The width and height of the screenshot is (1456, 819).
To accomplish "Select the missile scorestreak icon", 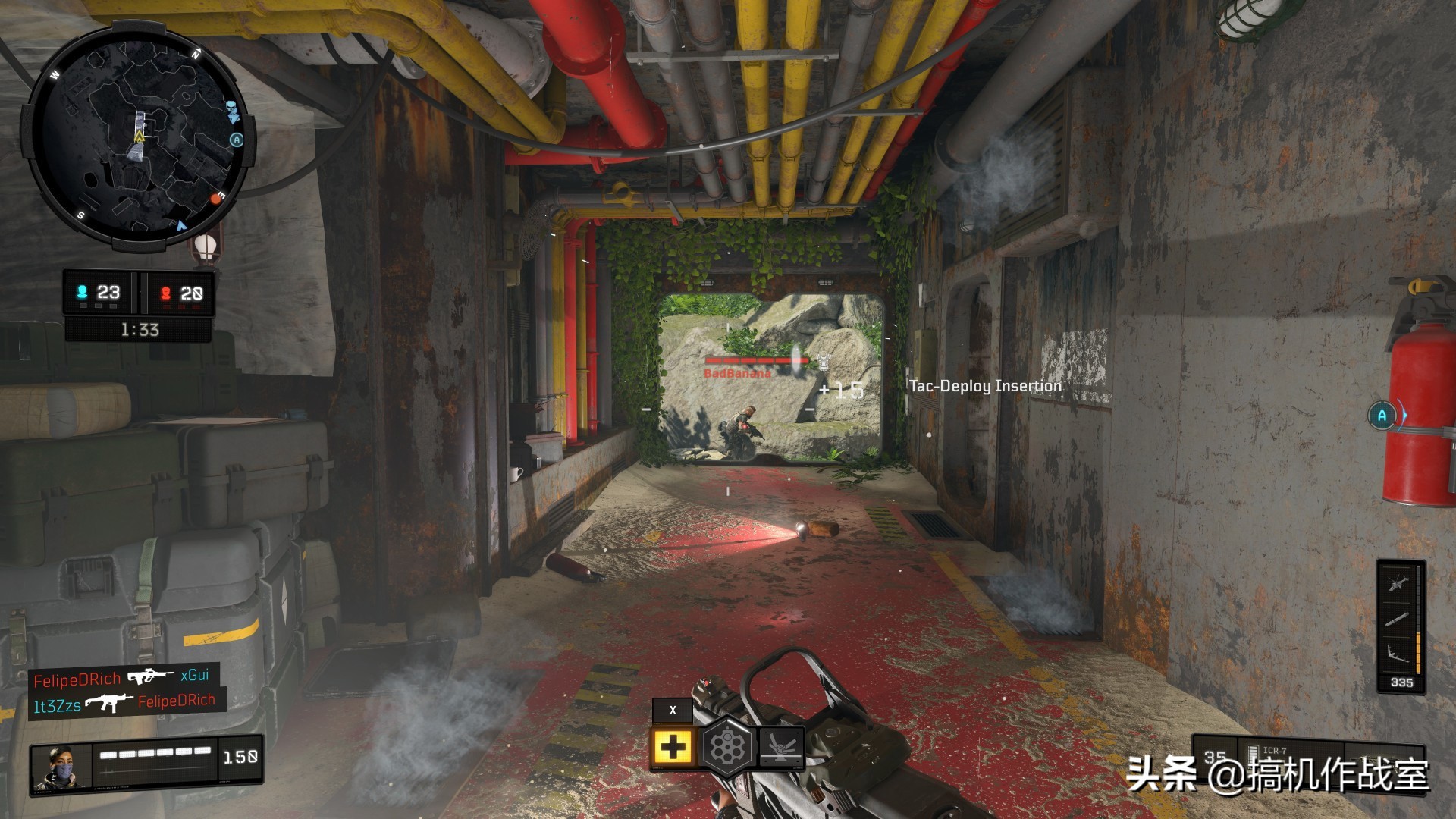I will 1398,620.
